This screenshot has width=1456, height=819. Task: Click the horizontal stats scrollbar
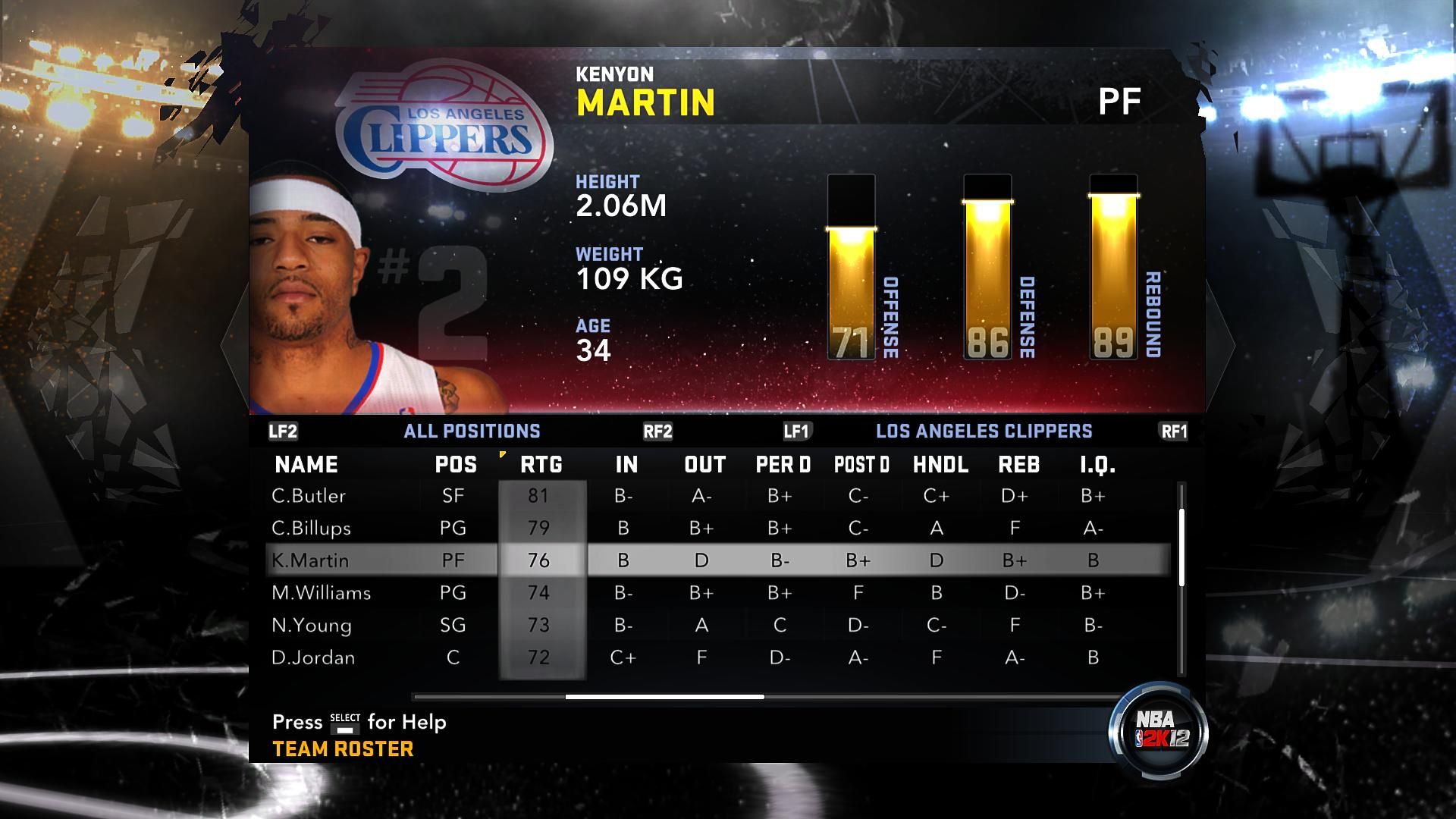[664, 696]
